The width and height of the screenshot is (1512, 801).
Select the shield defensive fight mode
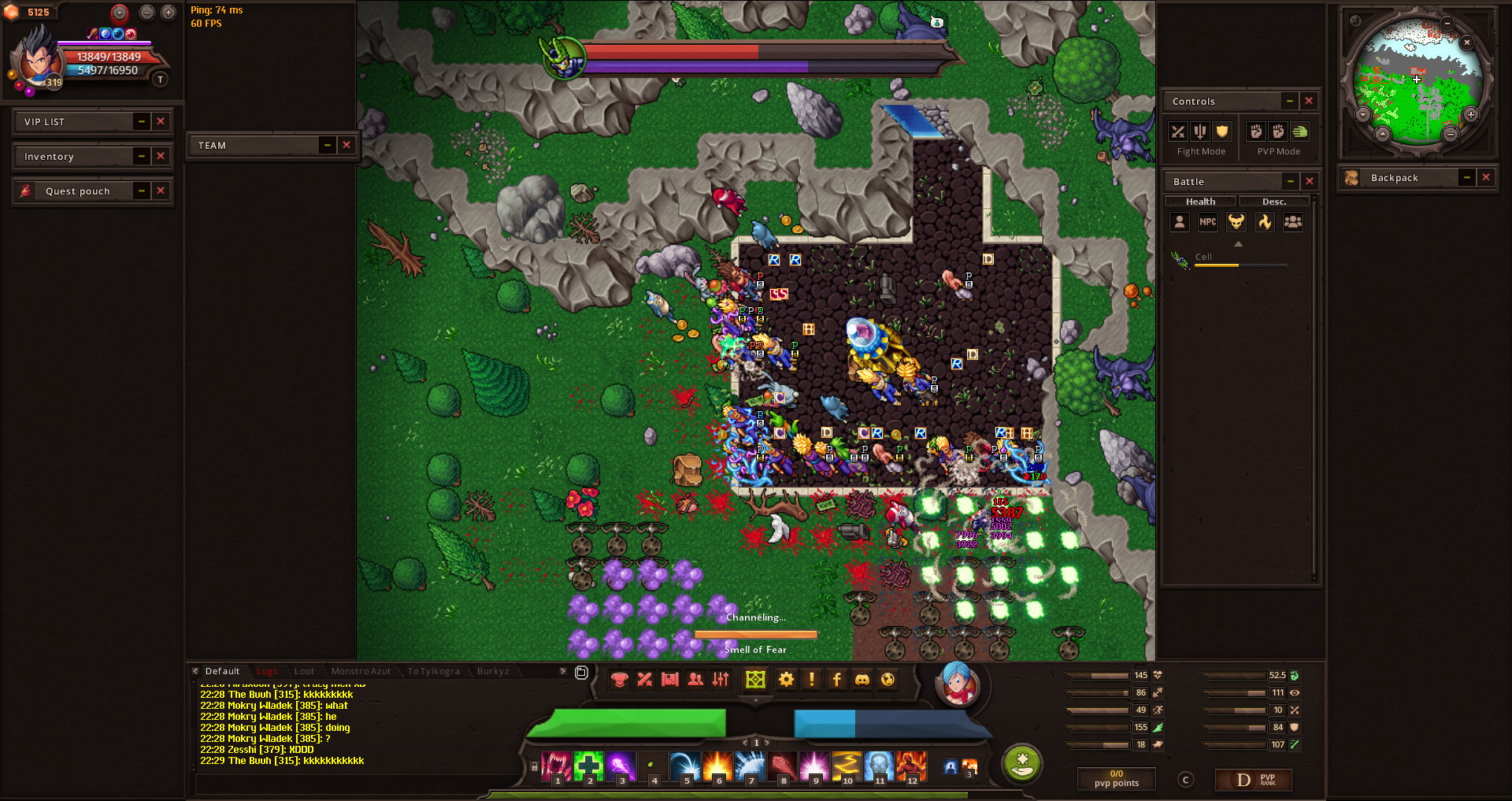[1222, 132]
